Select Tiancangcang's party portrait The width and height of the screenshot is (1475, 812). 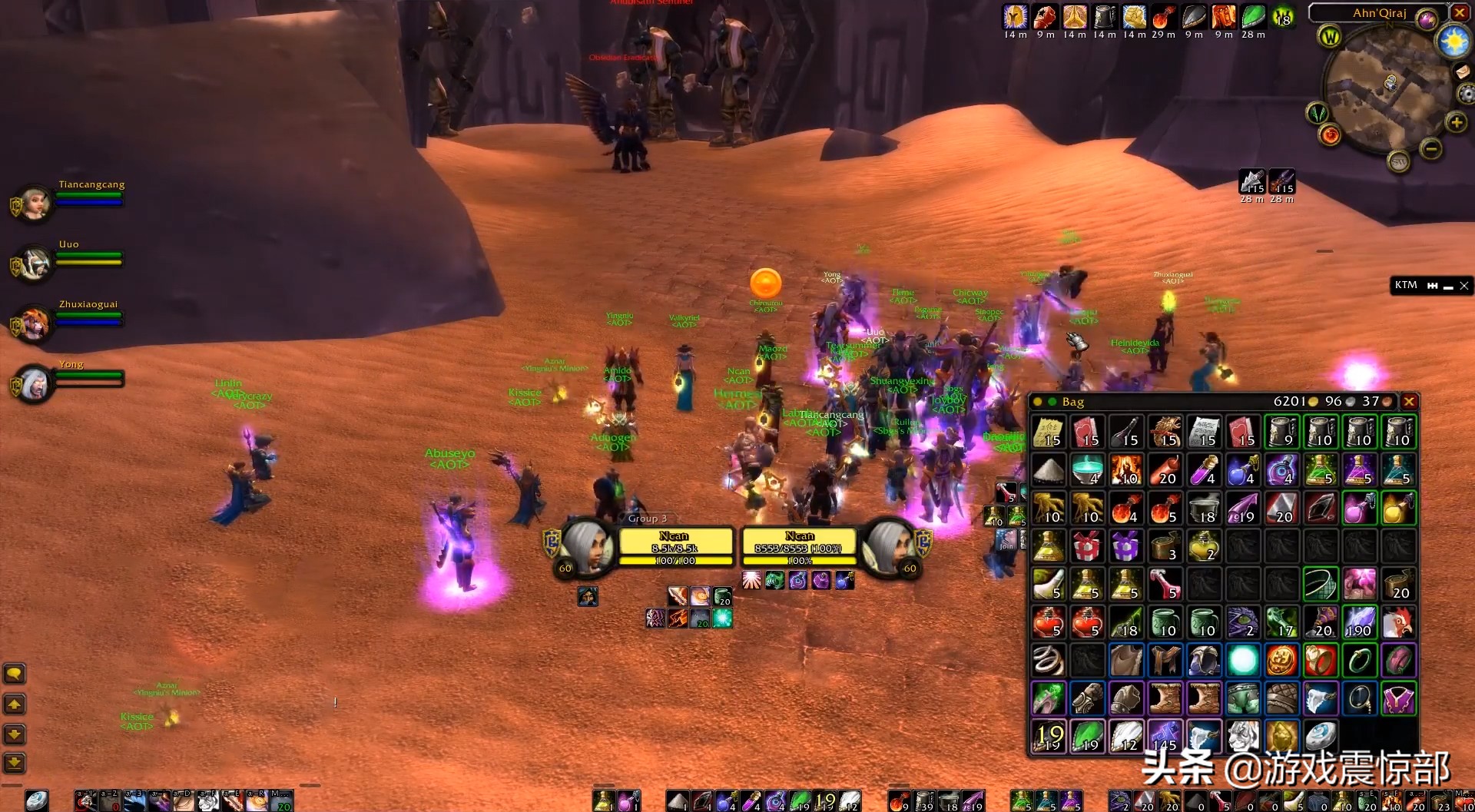click(x=34, y=204)
